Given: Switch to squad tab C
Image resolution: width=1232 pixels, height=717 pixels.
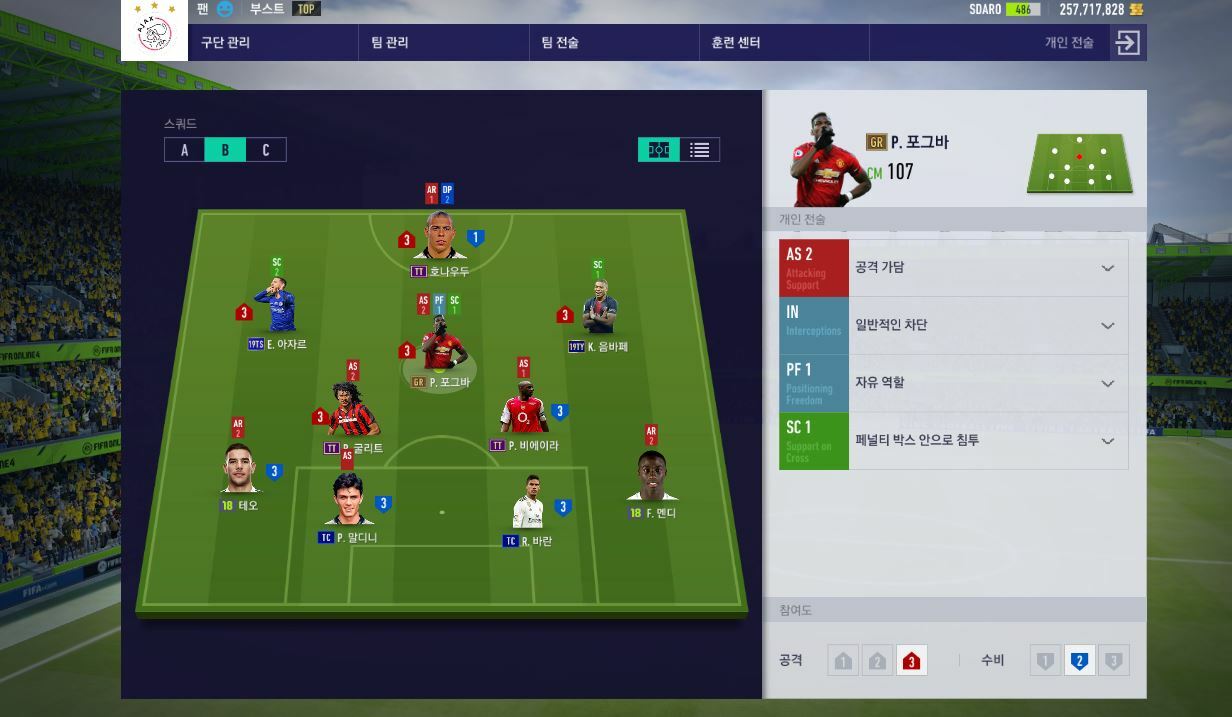Looking at the screenshot, I should pos(266,150).
